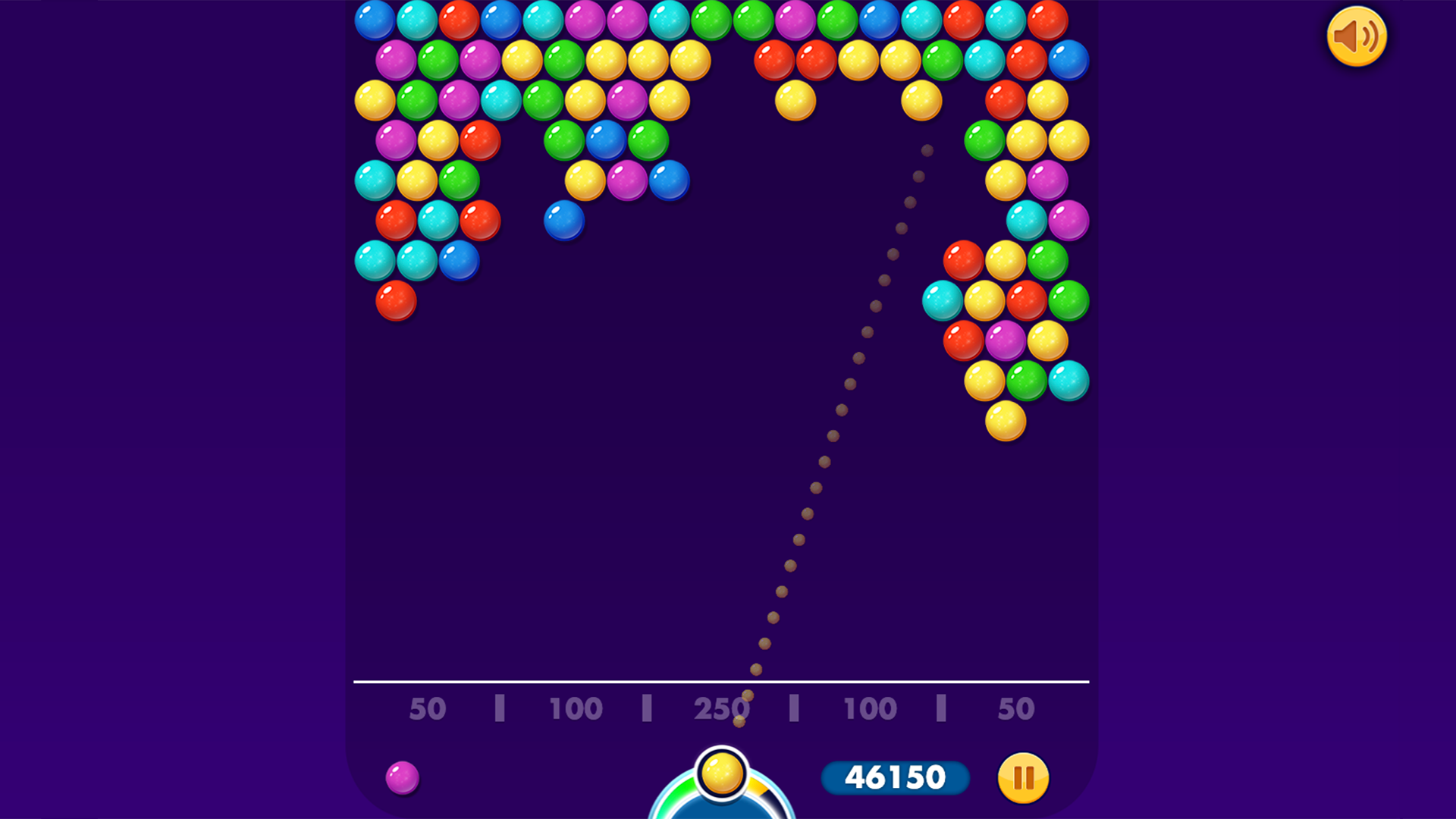Click the cyan bubble at top right corner
Viewport: 1456px width, 819px height.
1004,20
